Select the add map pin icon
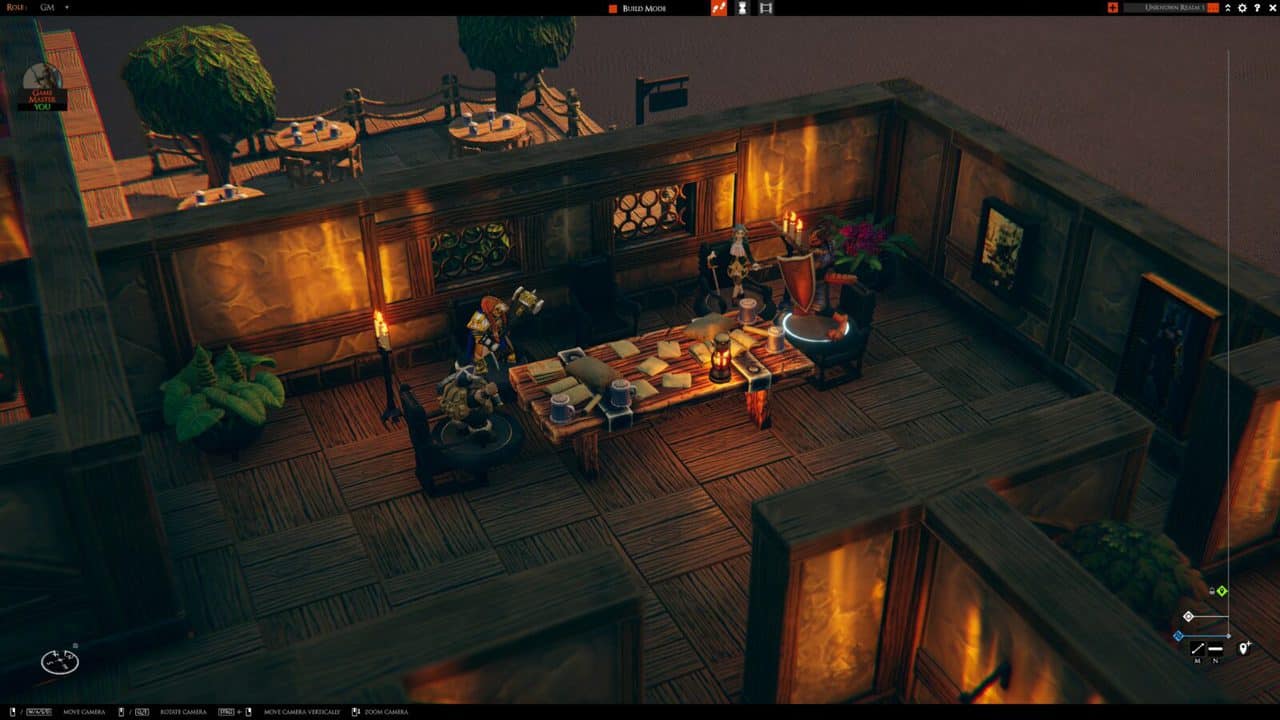 1244,648
